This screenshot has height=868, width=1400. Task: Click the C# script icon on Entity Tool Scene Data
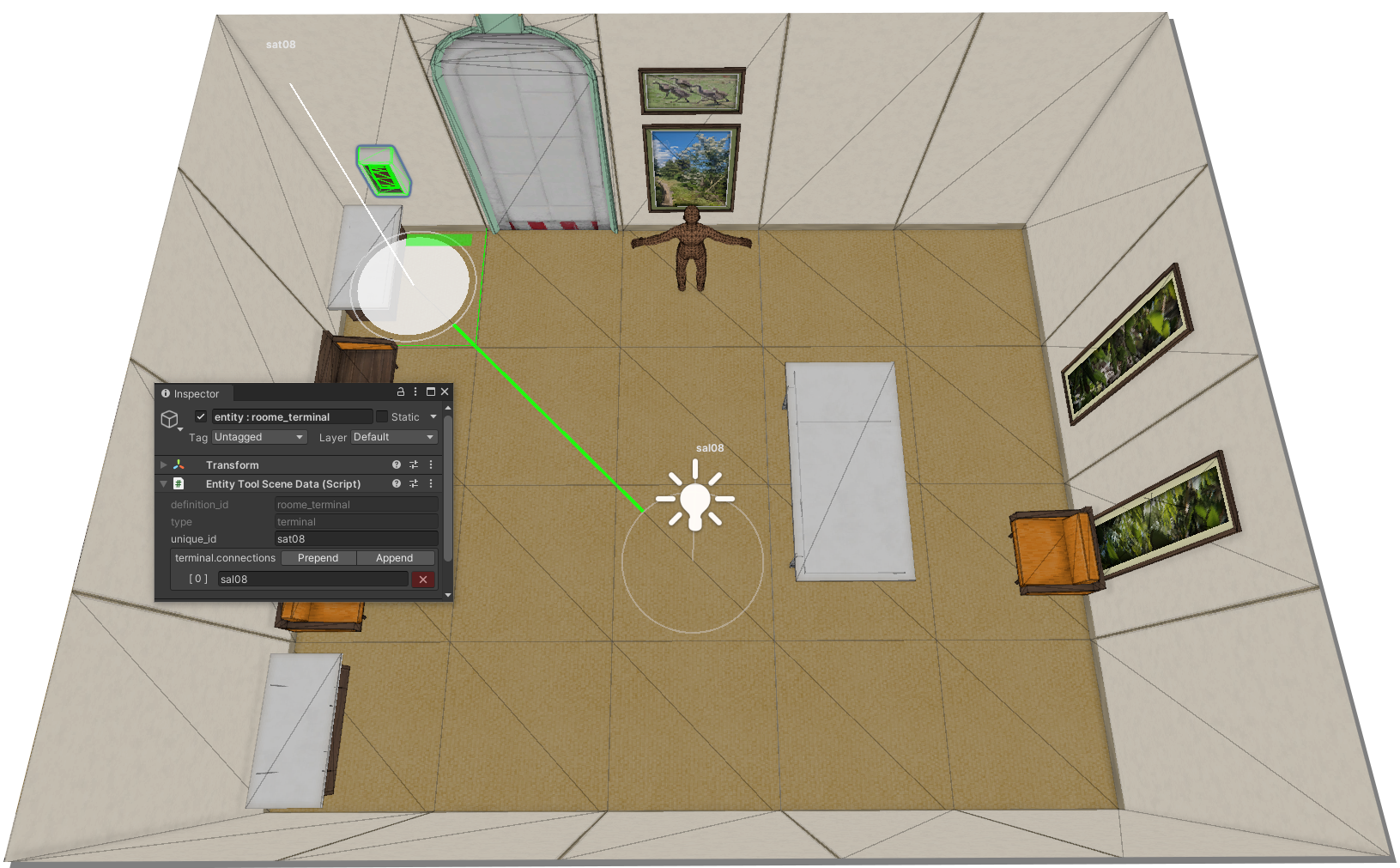click(179, 483)
